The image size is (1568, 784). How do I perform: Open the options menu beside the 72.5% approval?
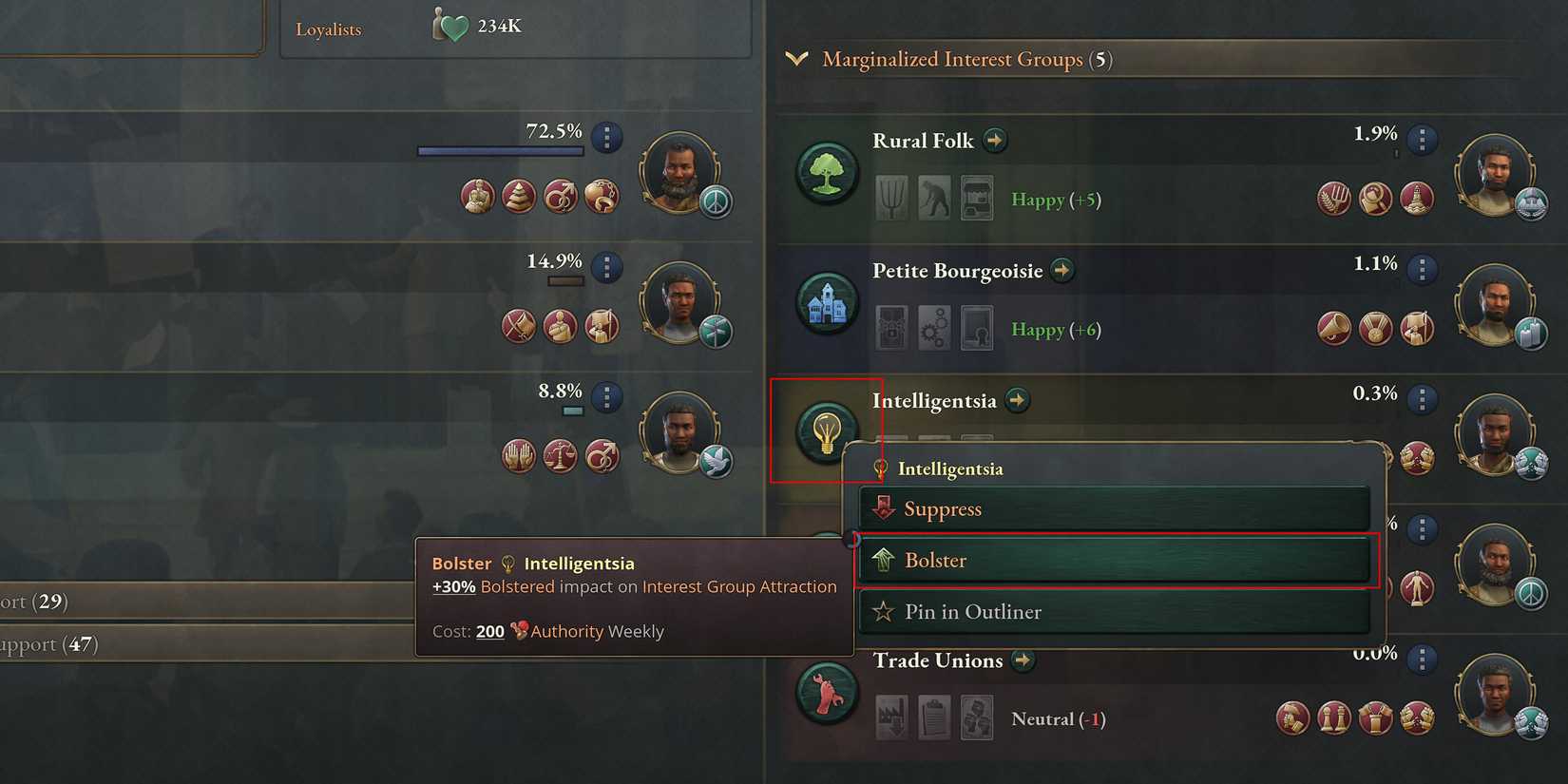[x=606, y=138]
